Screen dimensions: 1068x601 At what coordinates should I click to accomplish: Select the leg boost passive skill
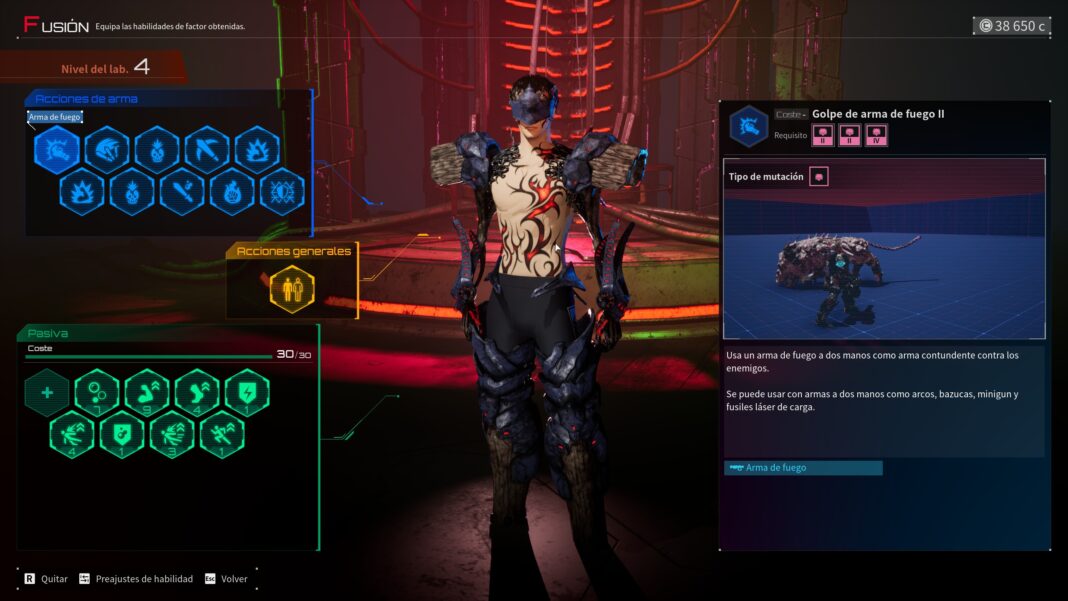[x=197, y=392]
